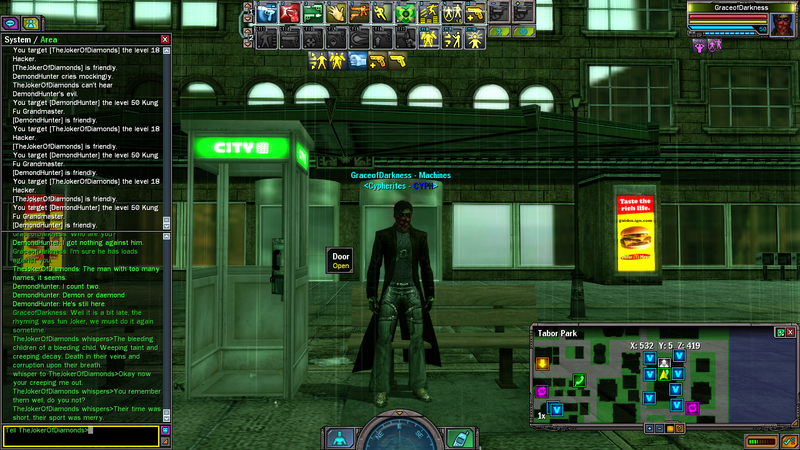
Task: Close the Tabor Park map window
Action: click(x=792, y=332)
